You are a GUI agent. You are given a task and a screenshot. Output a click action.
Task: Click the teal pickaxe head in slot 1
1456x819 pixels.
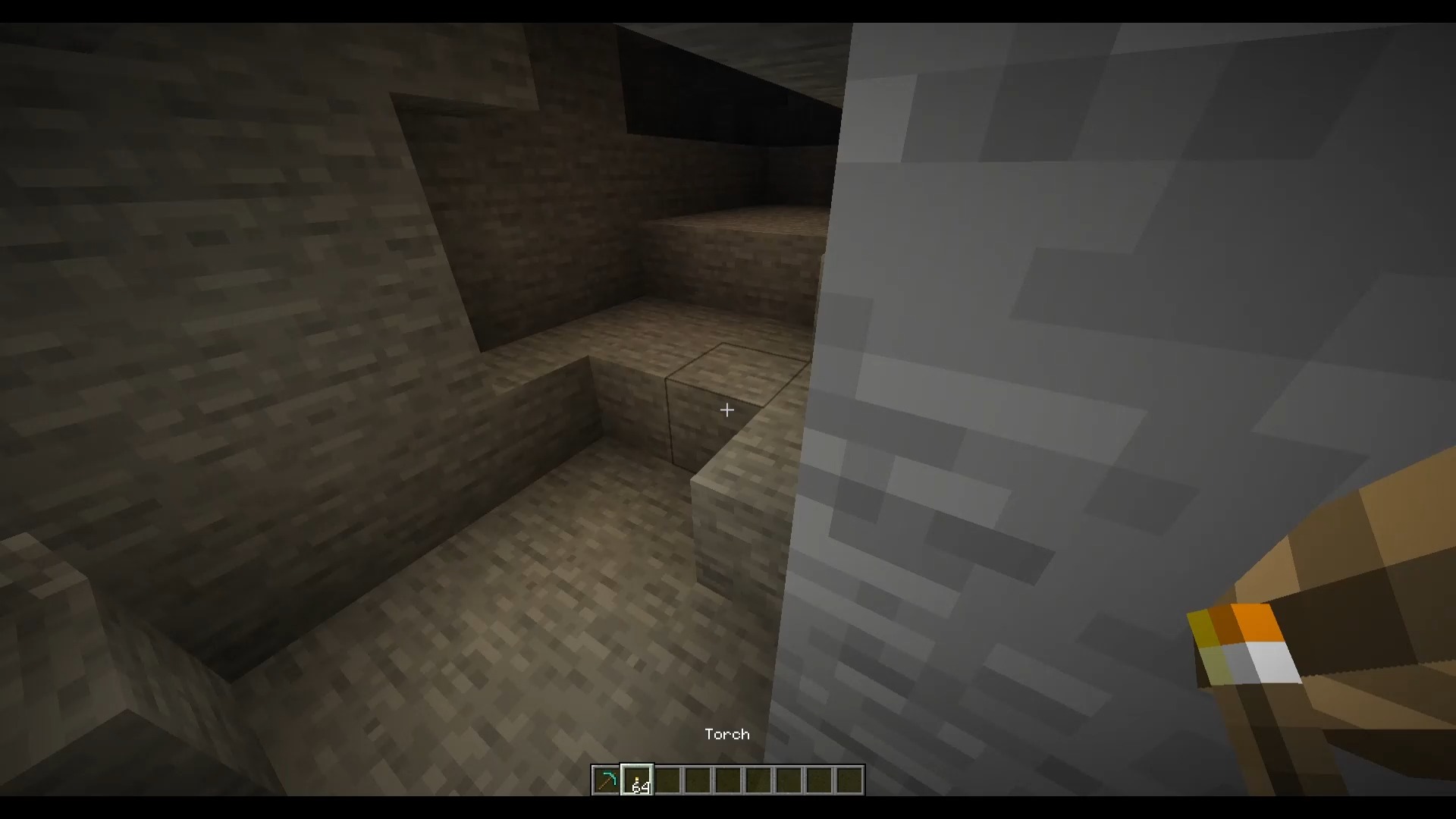pos(610,775)
